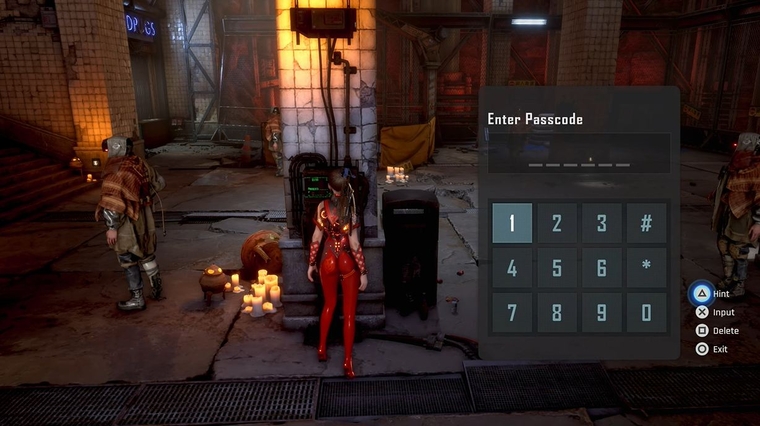This screenshot has height=426, width=760.
Task: Select digit 1 on the keypad
Action: point(512,223)
